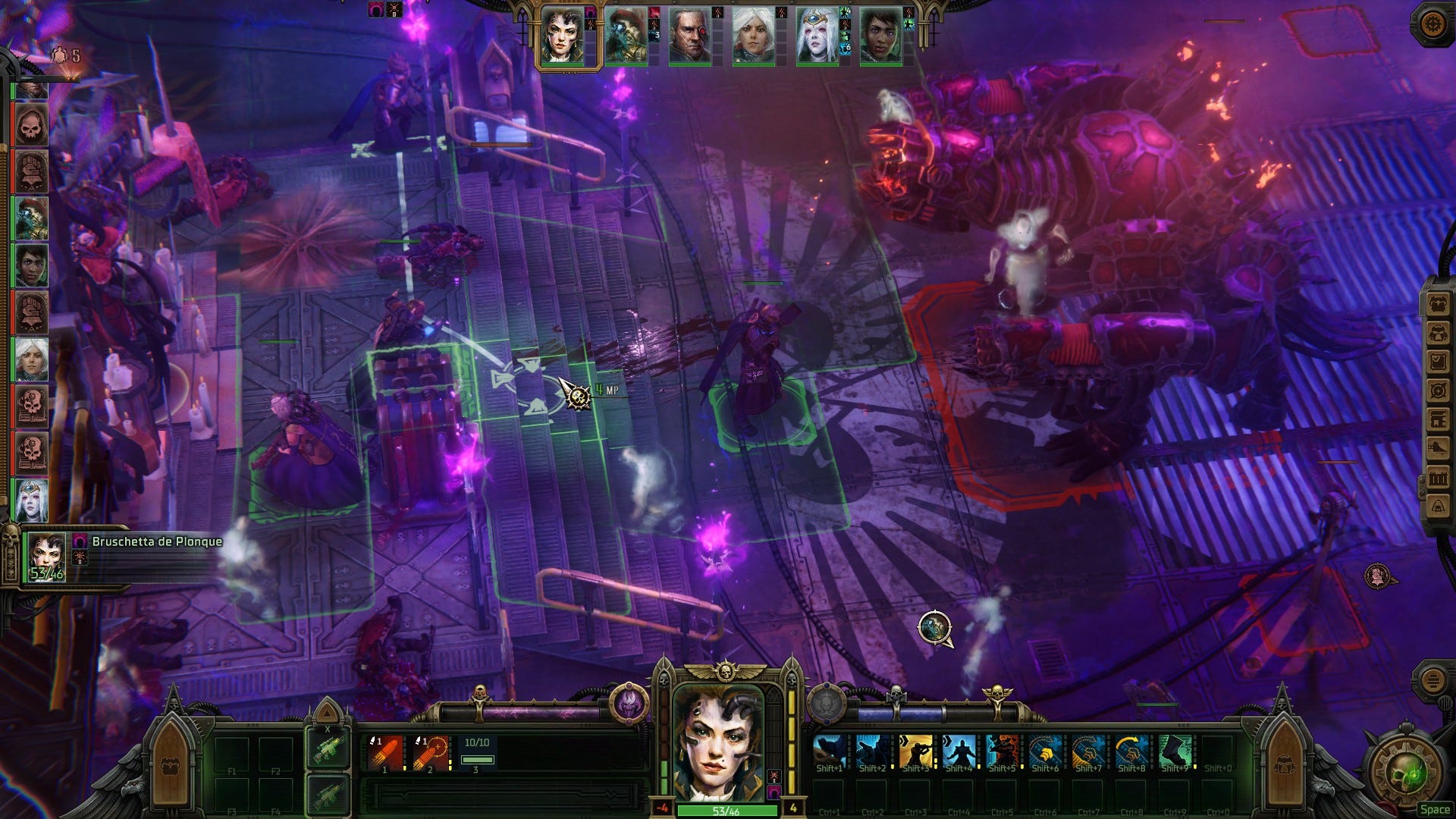Use the Shift+4 standing figure ability
The image size is (1456, 819).
959,752
